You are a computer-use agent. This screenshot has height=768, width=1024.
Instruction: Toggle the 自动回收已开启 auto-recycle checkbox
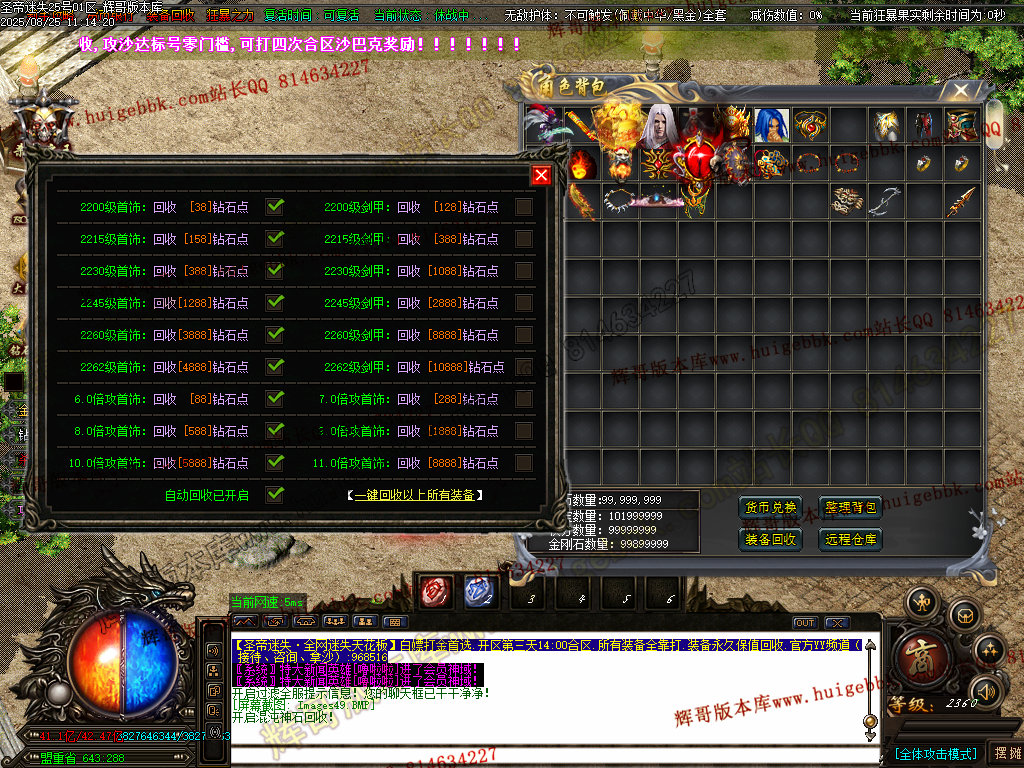(275, 494)
